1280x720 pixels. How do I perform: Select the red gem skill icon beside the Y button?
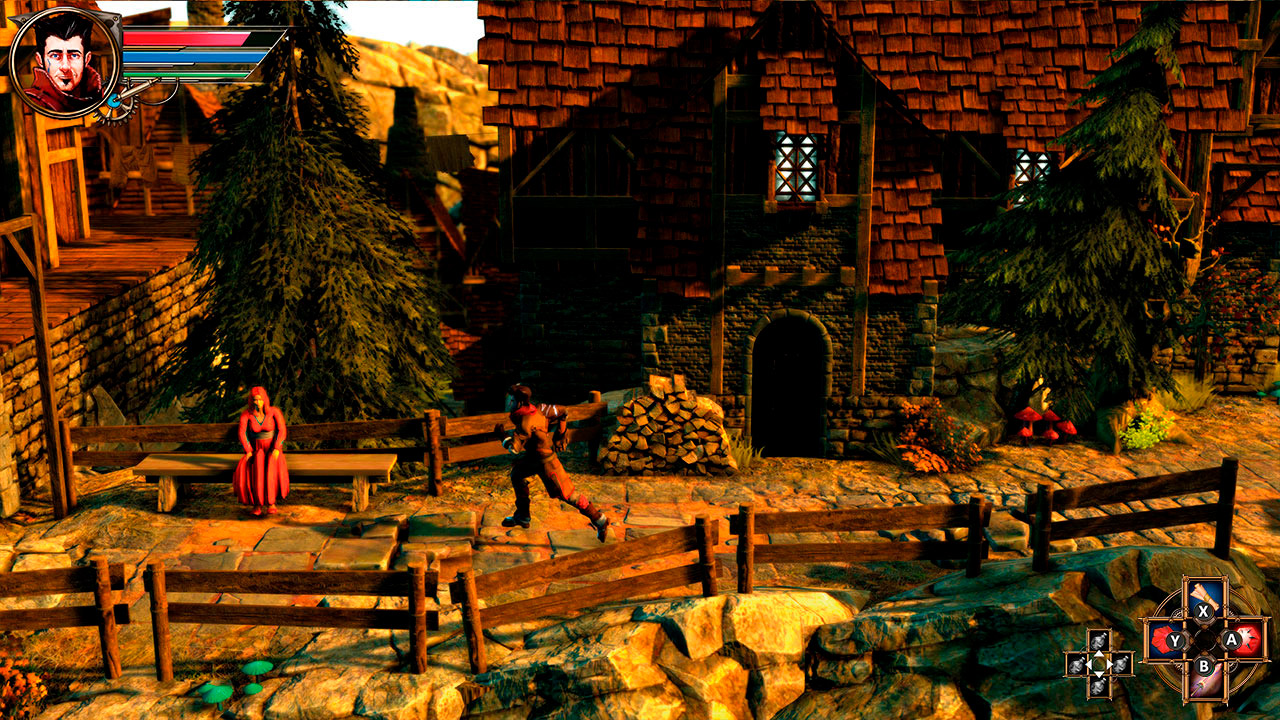click(x=1160, y=638)
